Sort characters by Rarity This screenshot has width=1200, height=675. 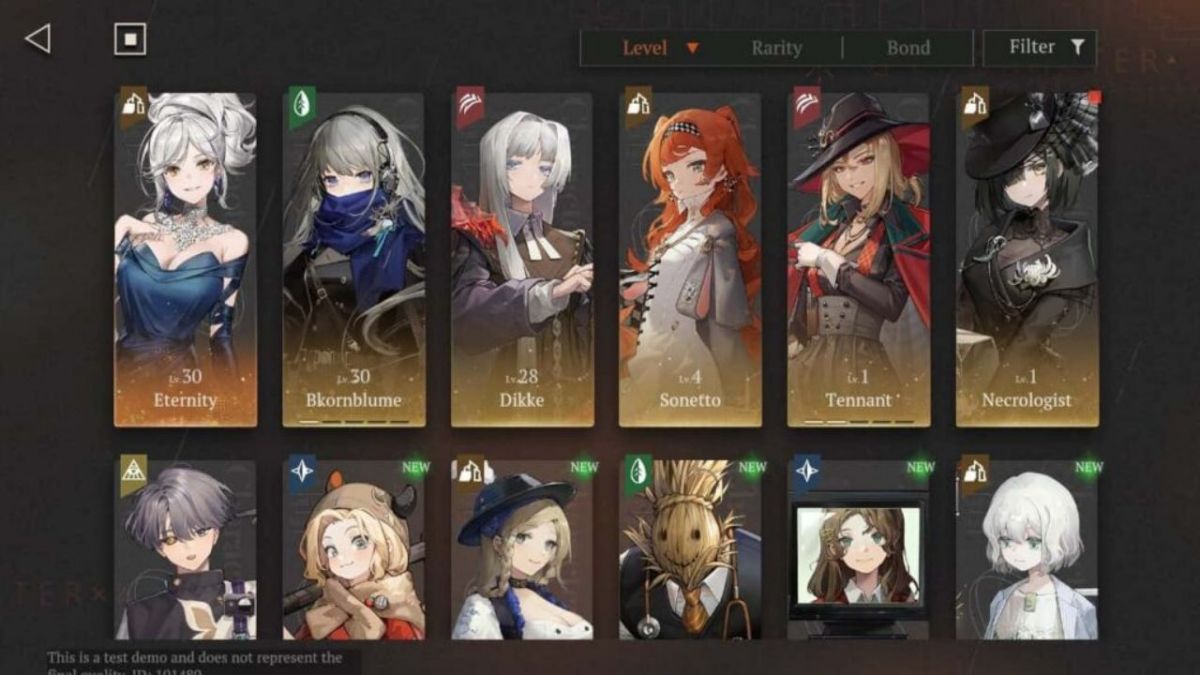[x=776, y=48]
